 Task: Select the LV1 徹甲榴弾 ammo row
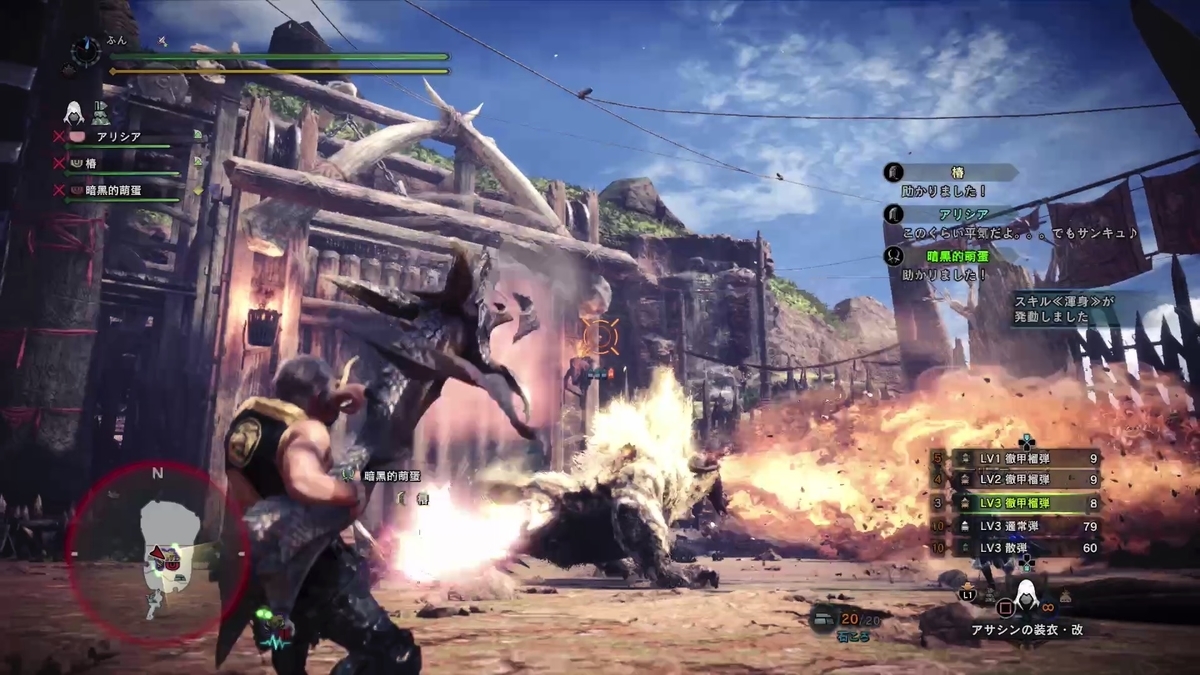[x=1025, y=458]
